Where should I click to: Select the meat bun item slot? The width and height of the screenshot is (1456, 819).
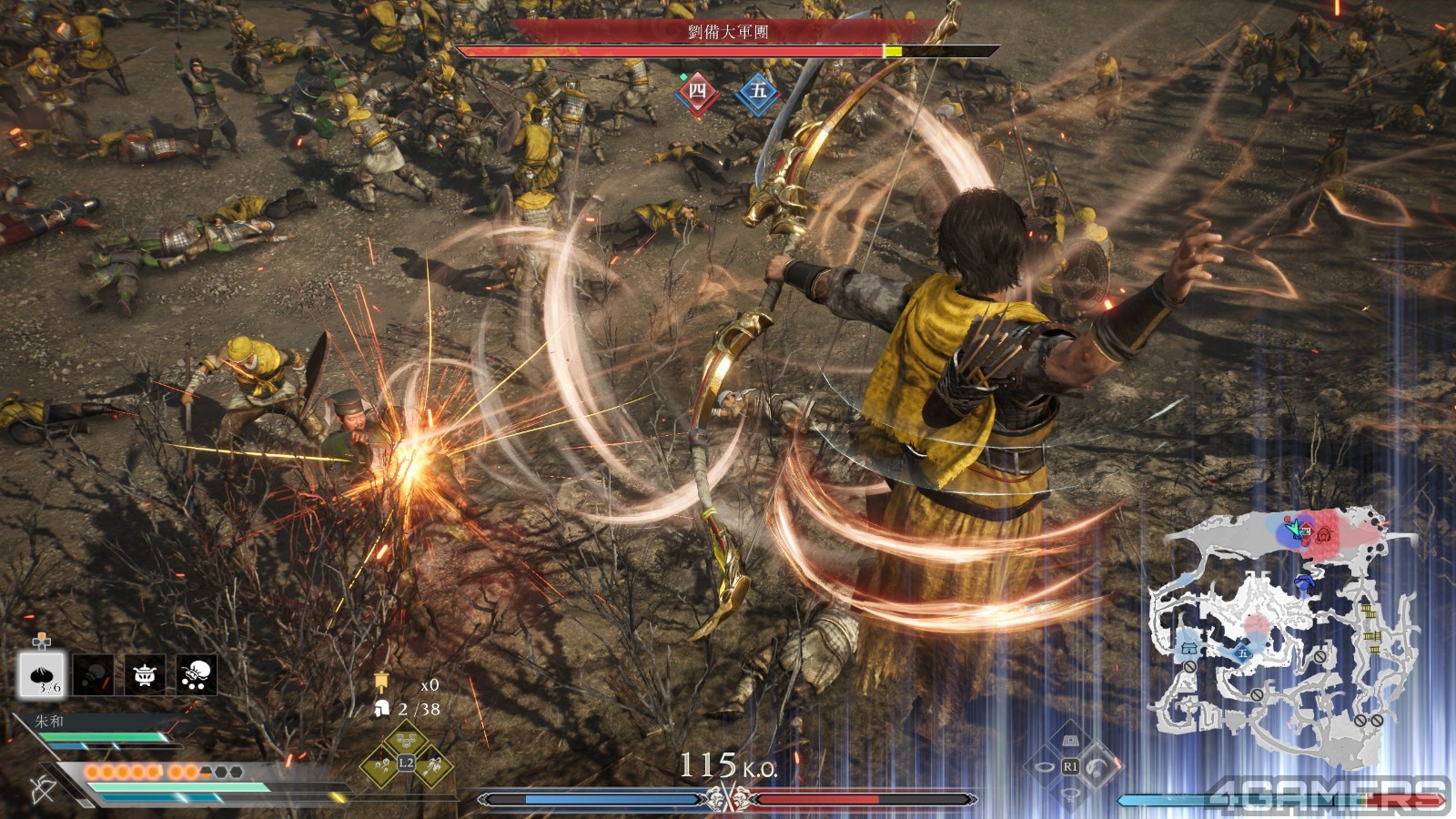pos(43,674)
